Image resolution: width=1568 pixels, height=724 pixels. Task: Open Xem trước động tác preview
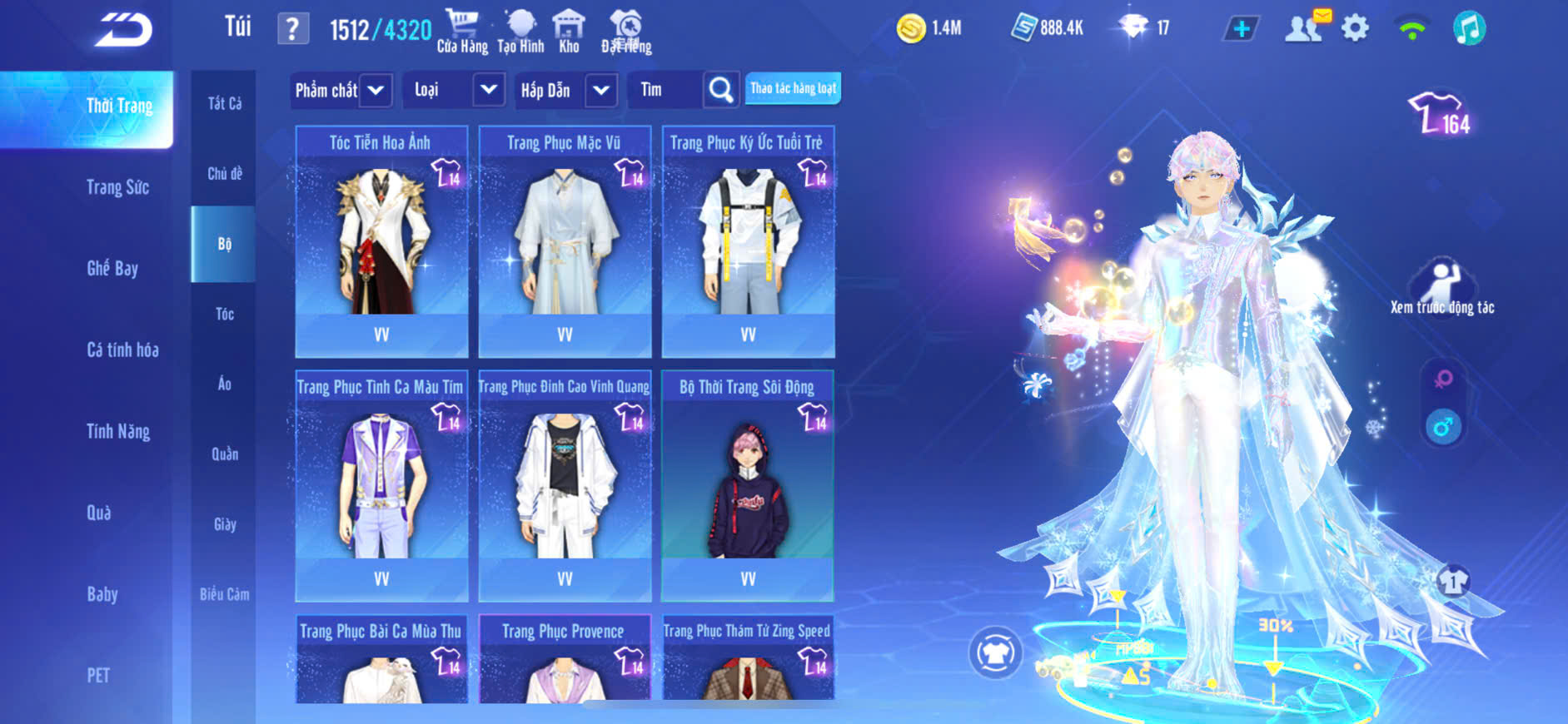(1441, 288)
